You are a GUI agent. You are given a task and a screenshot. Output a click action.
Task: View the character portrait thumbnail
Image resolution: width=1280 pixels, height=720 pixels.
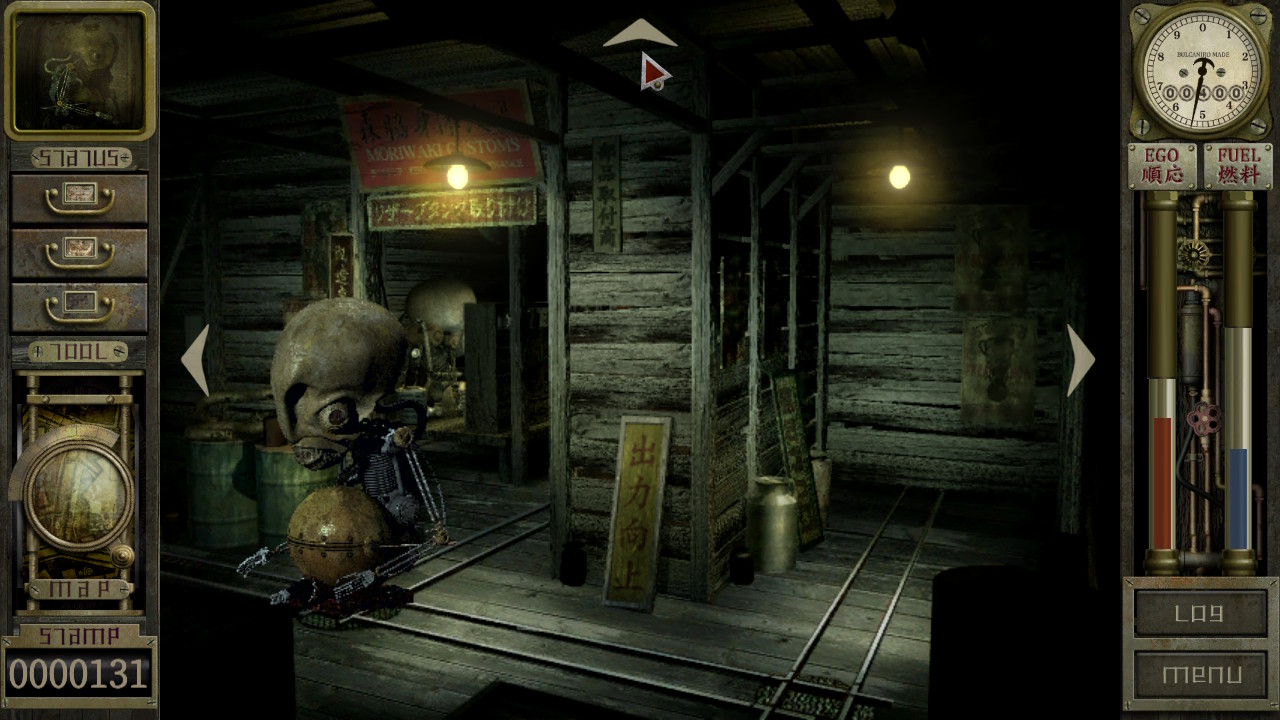tap(78, 70)
